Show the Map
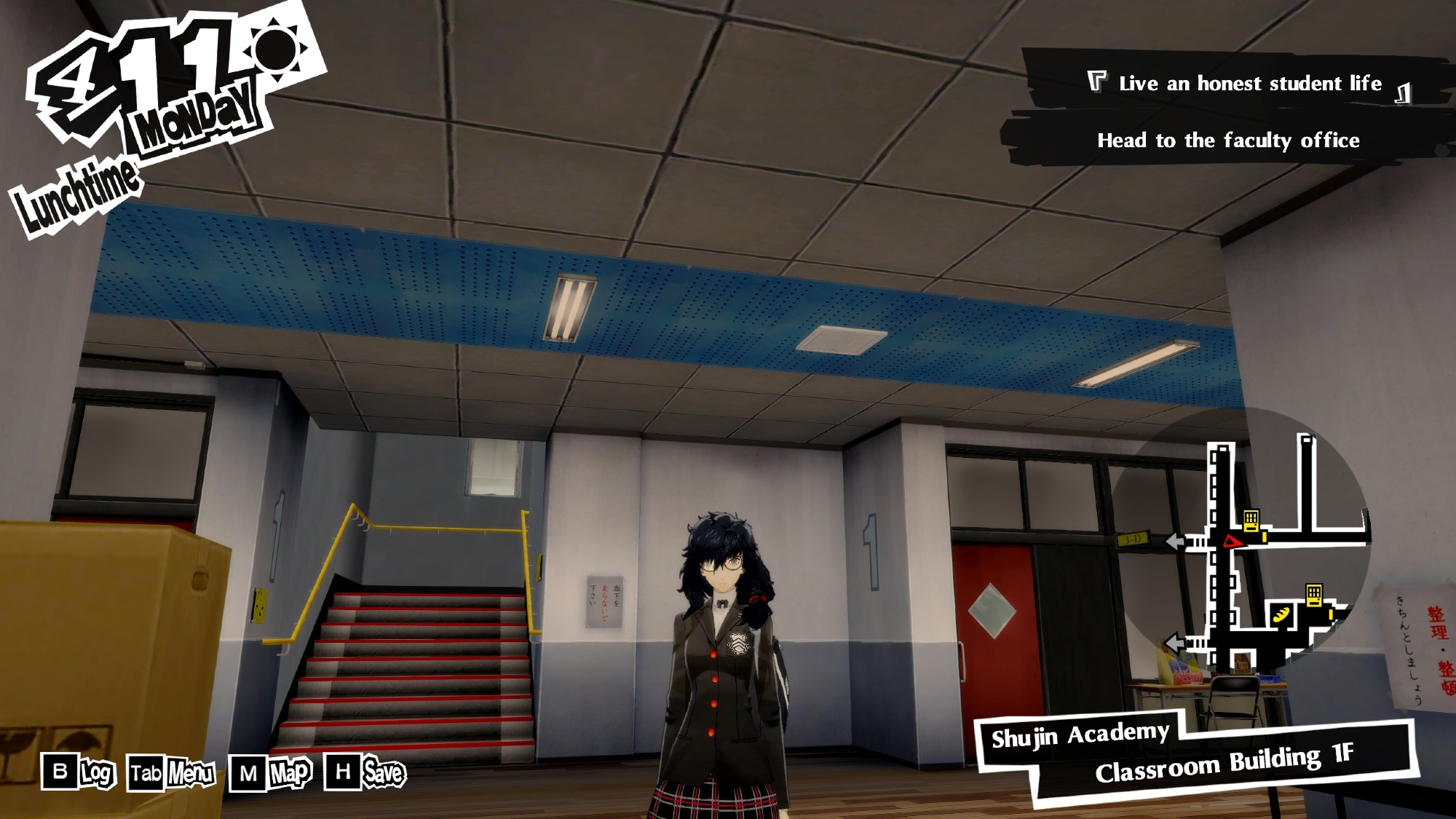The width and height of the screenshot is (1456, 819). pos(271,773)
